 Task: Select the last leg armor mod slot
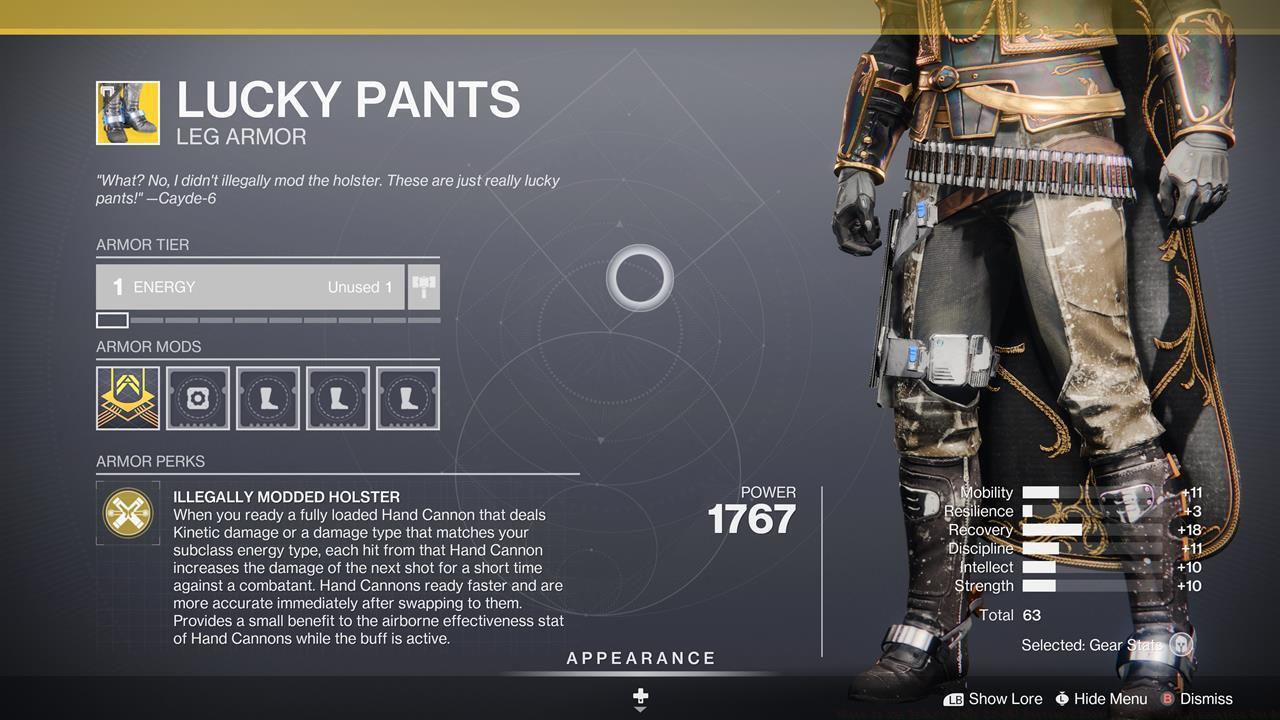coord(407,397)
